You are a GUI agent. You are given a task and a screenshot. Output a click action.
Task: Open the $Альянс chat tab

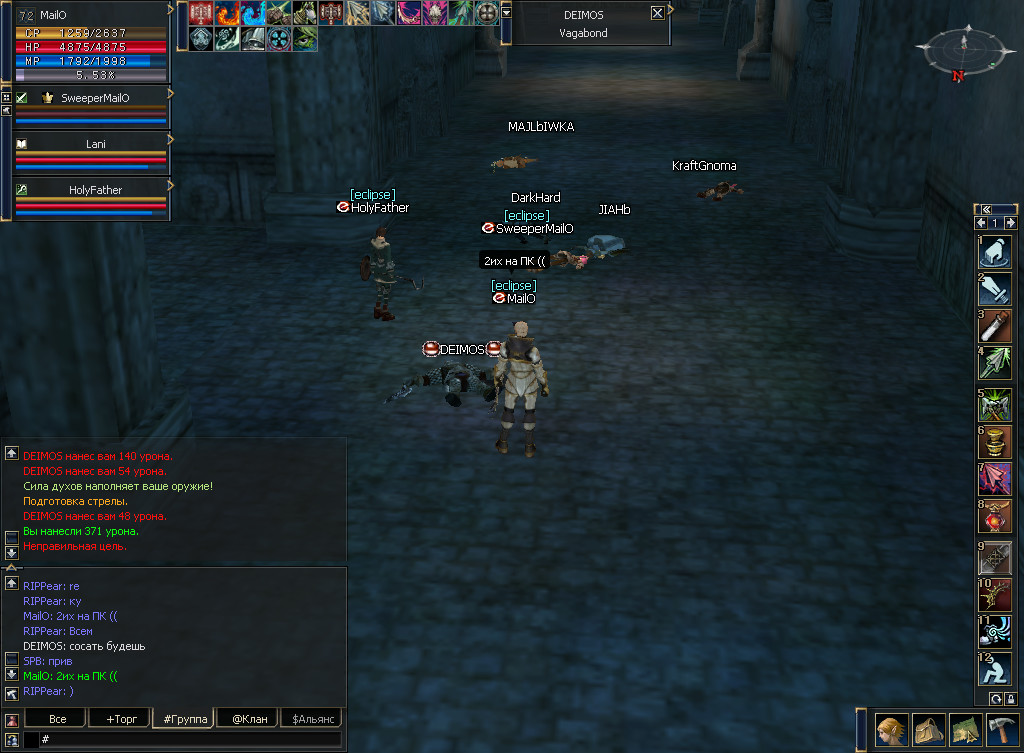coord(311,719)
